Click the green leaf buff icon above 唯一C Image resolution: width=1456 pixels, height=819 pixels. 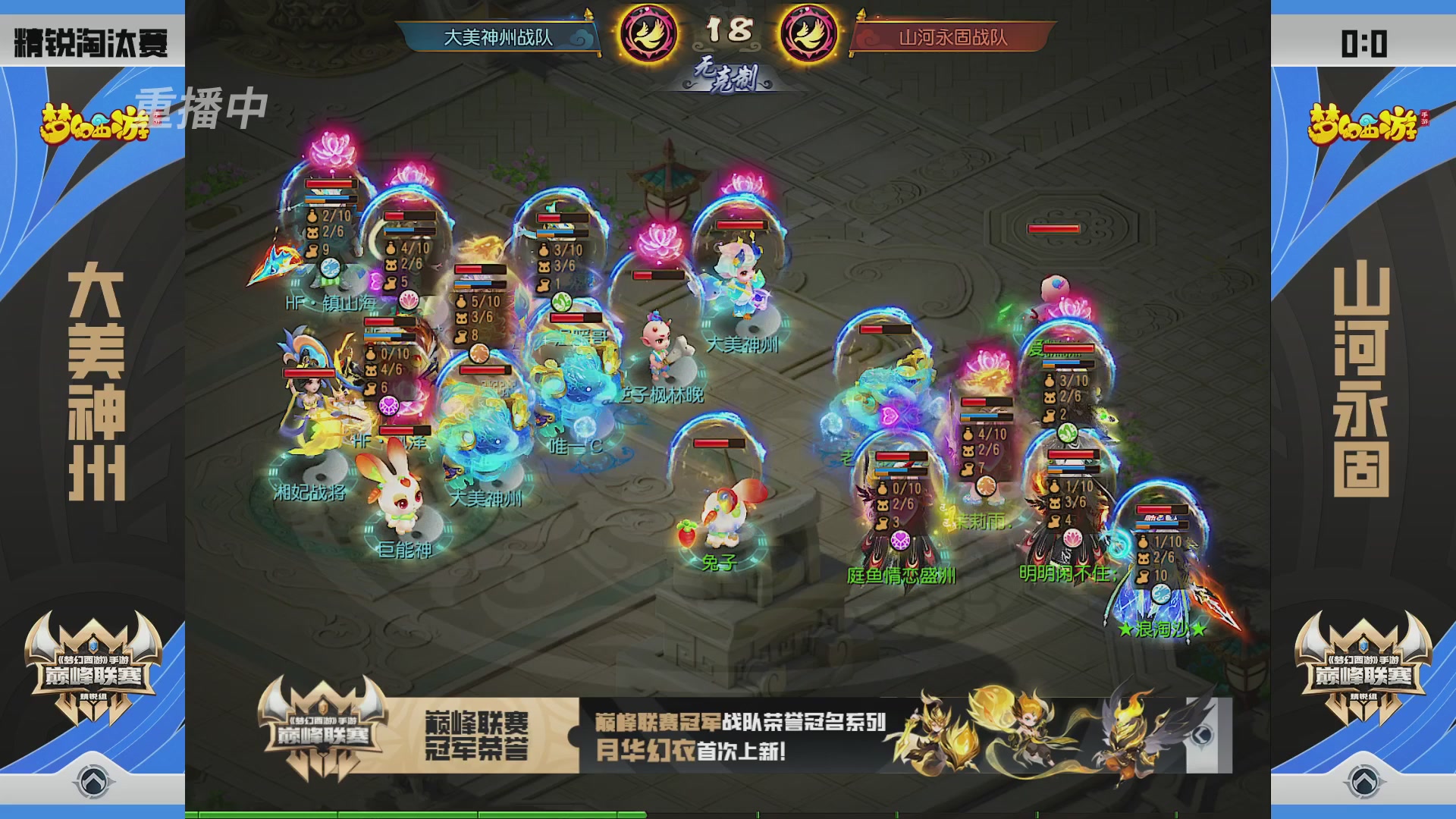click(562, 303)
